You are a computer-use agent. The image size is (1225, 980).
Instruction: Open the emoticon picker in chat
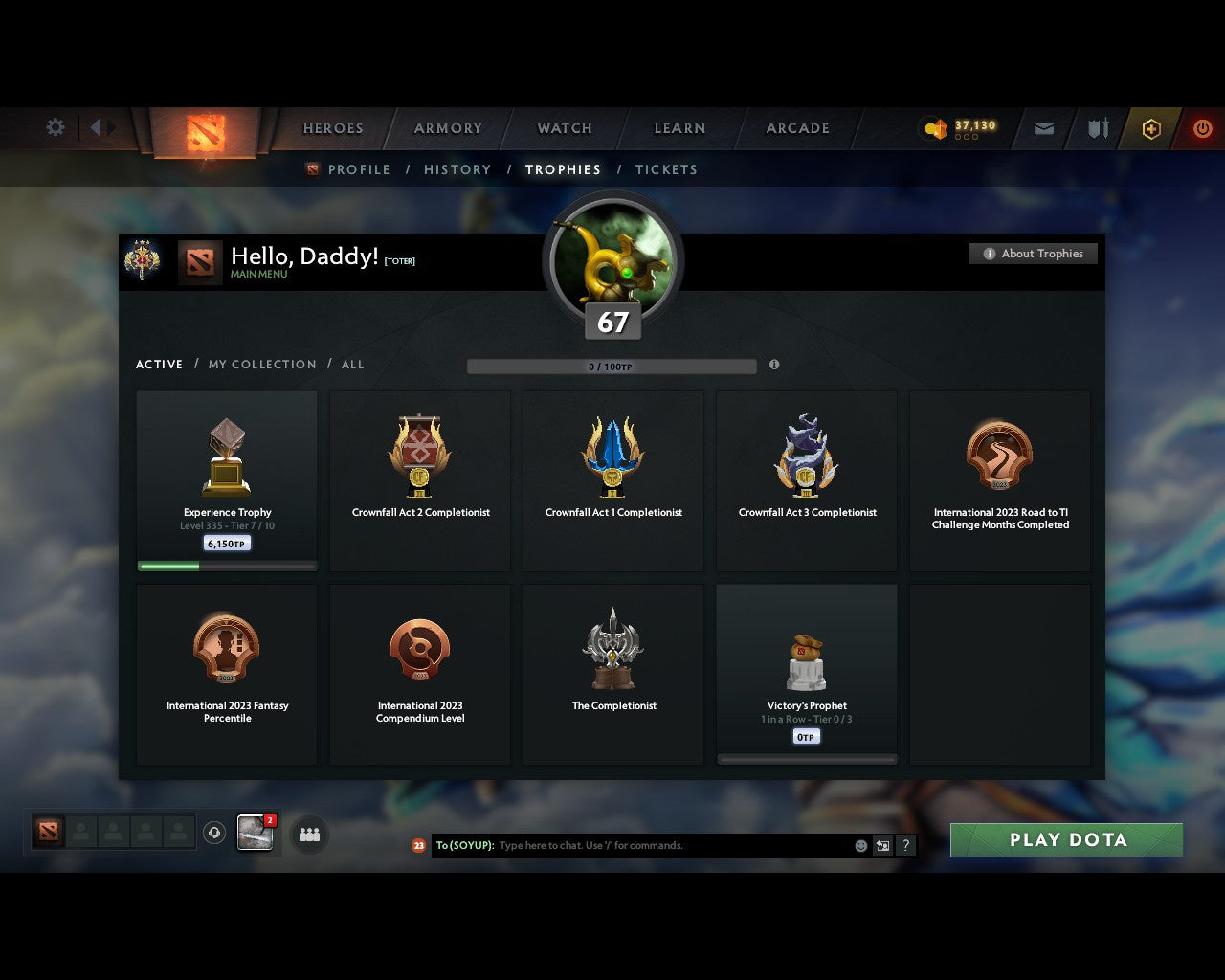tap(860, 845)
